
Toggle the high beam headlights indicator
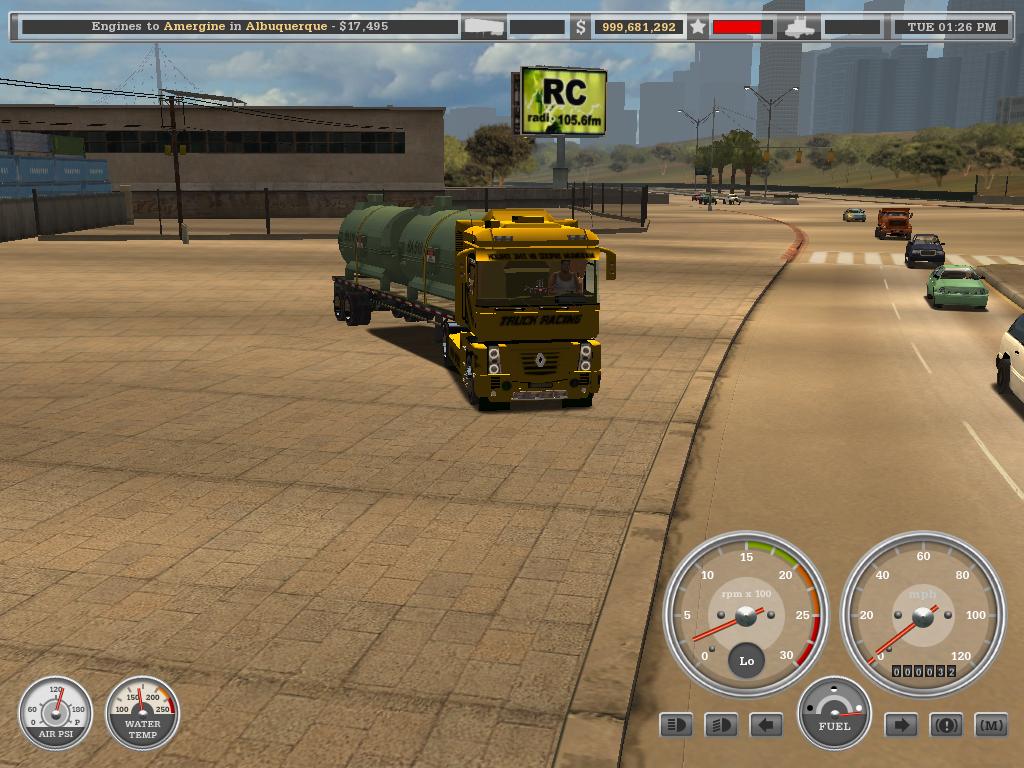click(x=676, y=725)
